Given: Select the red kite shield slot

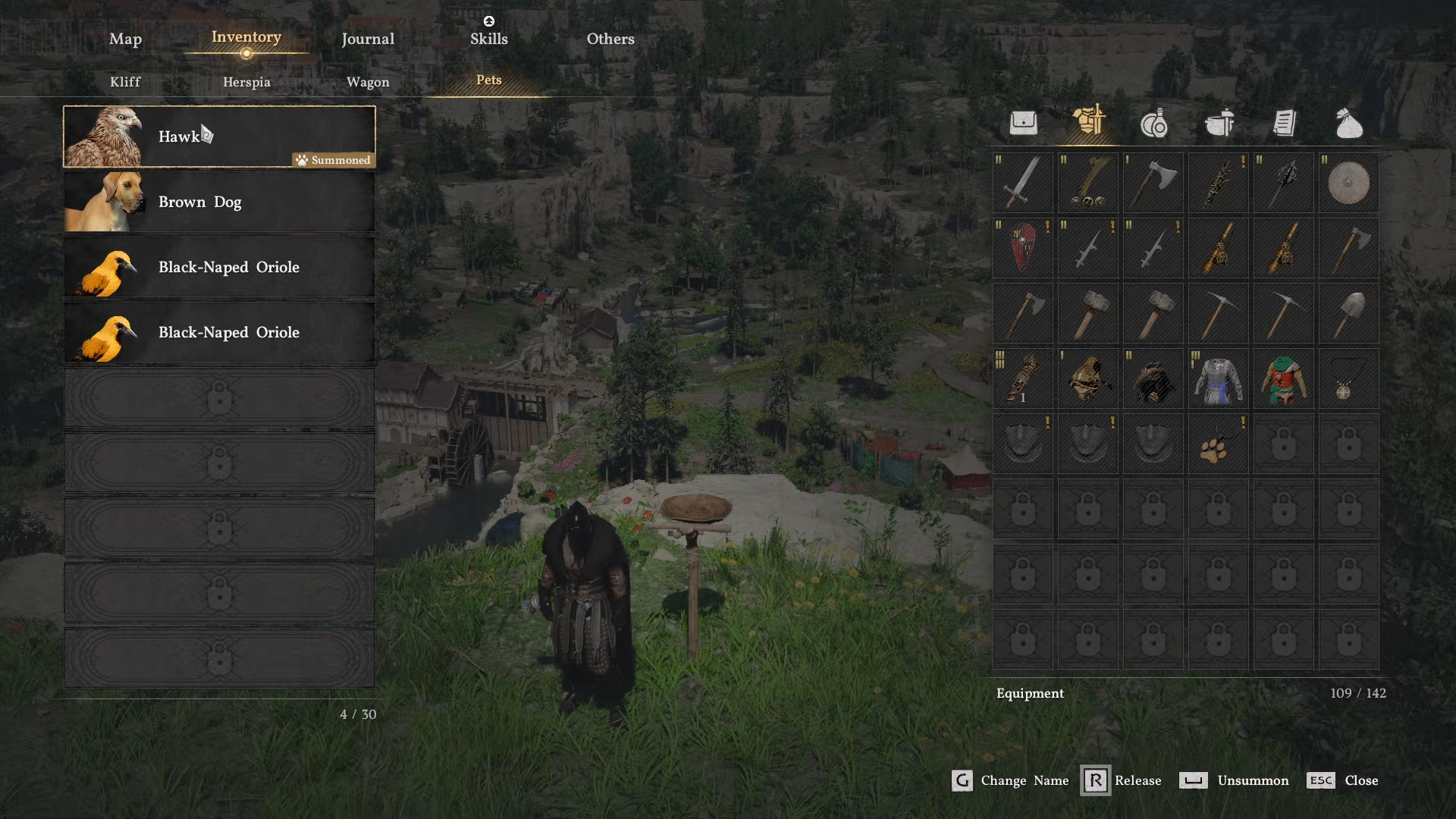Looking at the screenshot, I should tap(1023, 248).
